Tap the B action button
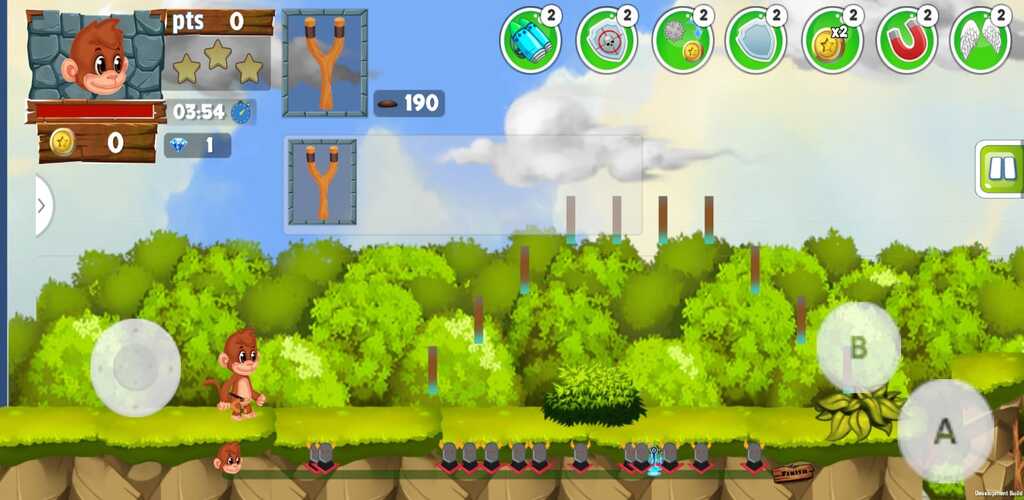1024x500 pixels. 858,347
